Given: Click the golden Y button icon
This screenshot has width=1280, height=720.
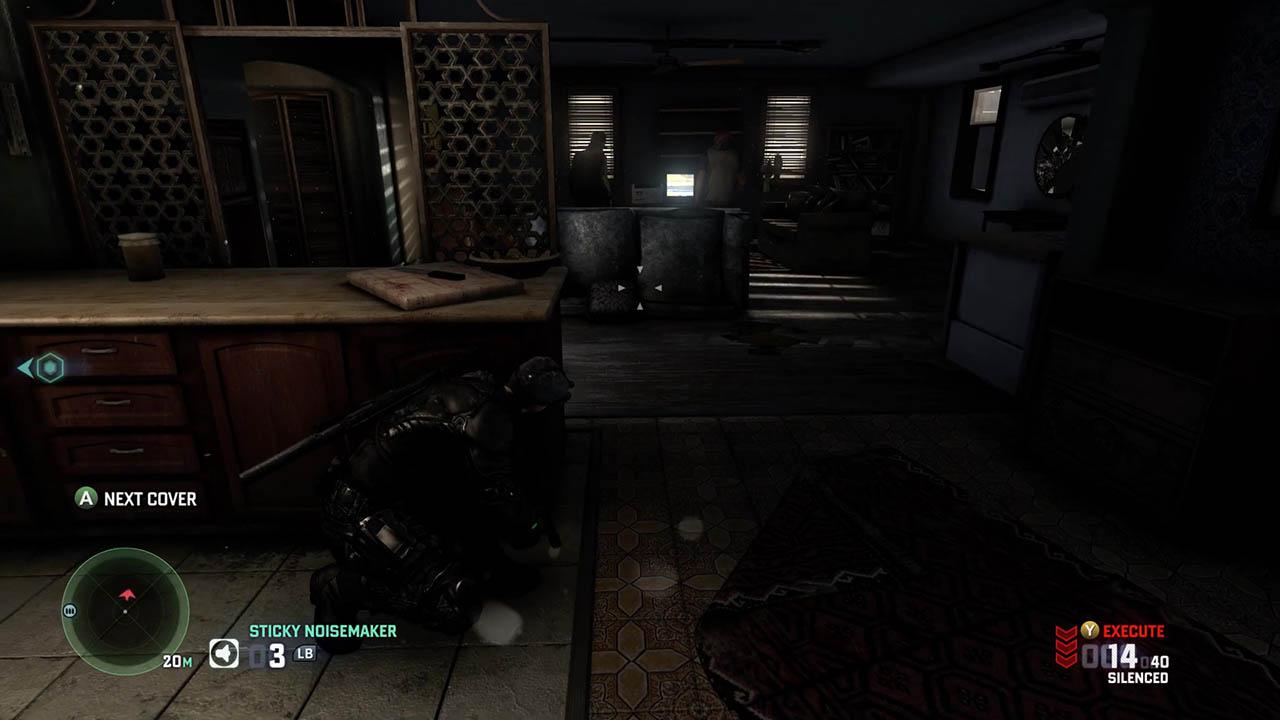Looking at the screenshot, I should pos(1089,630).
